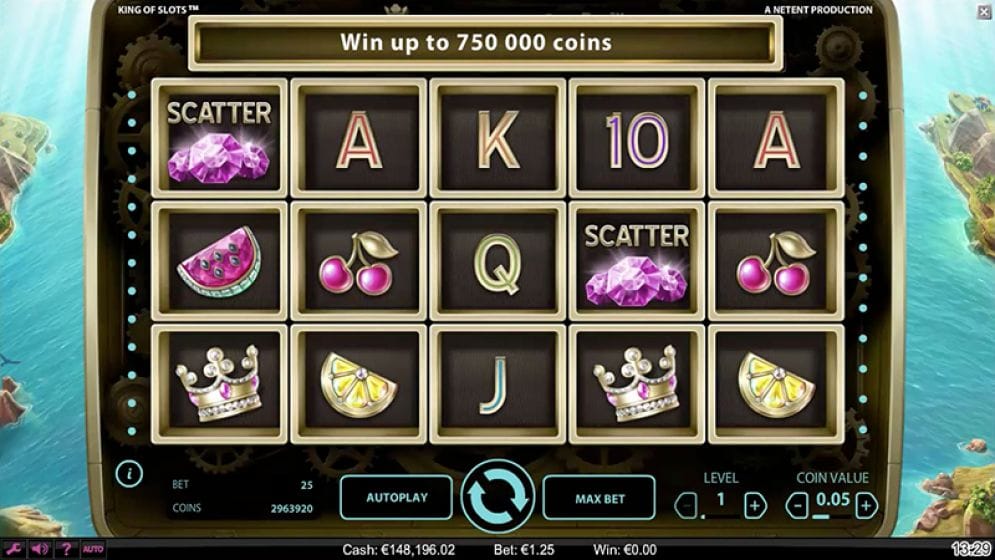Open the paytable info button
The image size is (995, 560).
(x=129, y=473)
